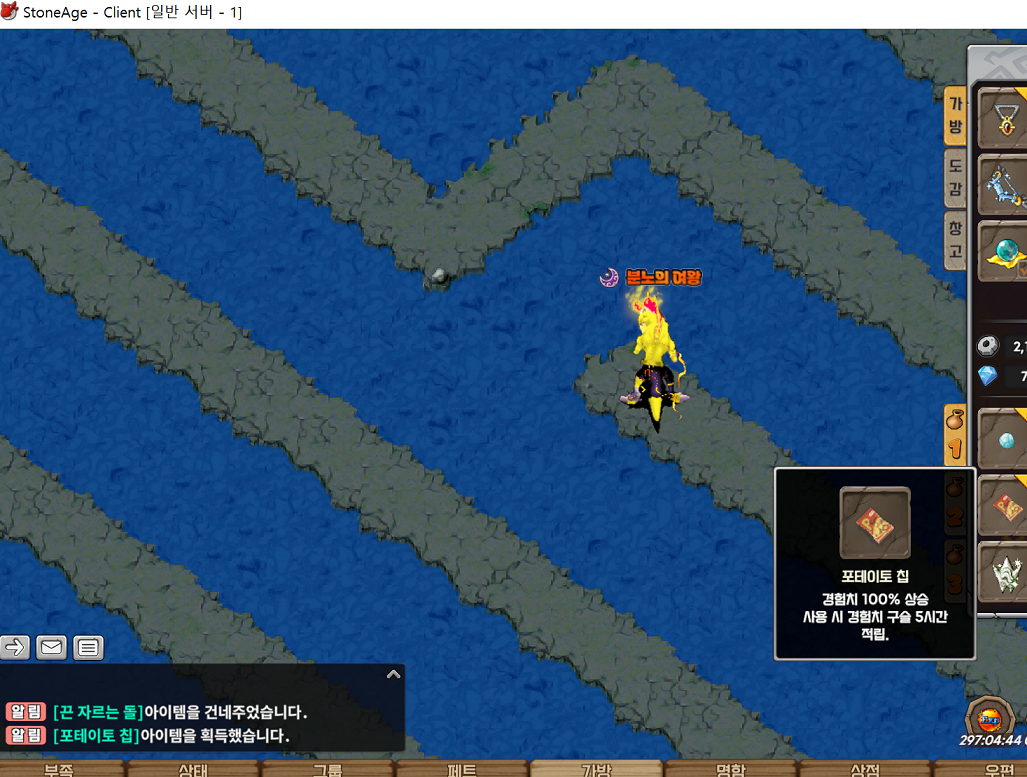Viewport: 1027px width, 777px height.
Task: Collapse the chat log with the caret
Action: click(x=393, y=675)
